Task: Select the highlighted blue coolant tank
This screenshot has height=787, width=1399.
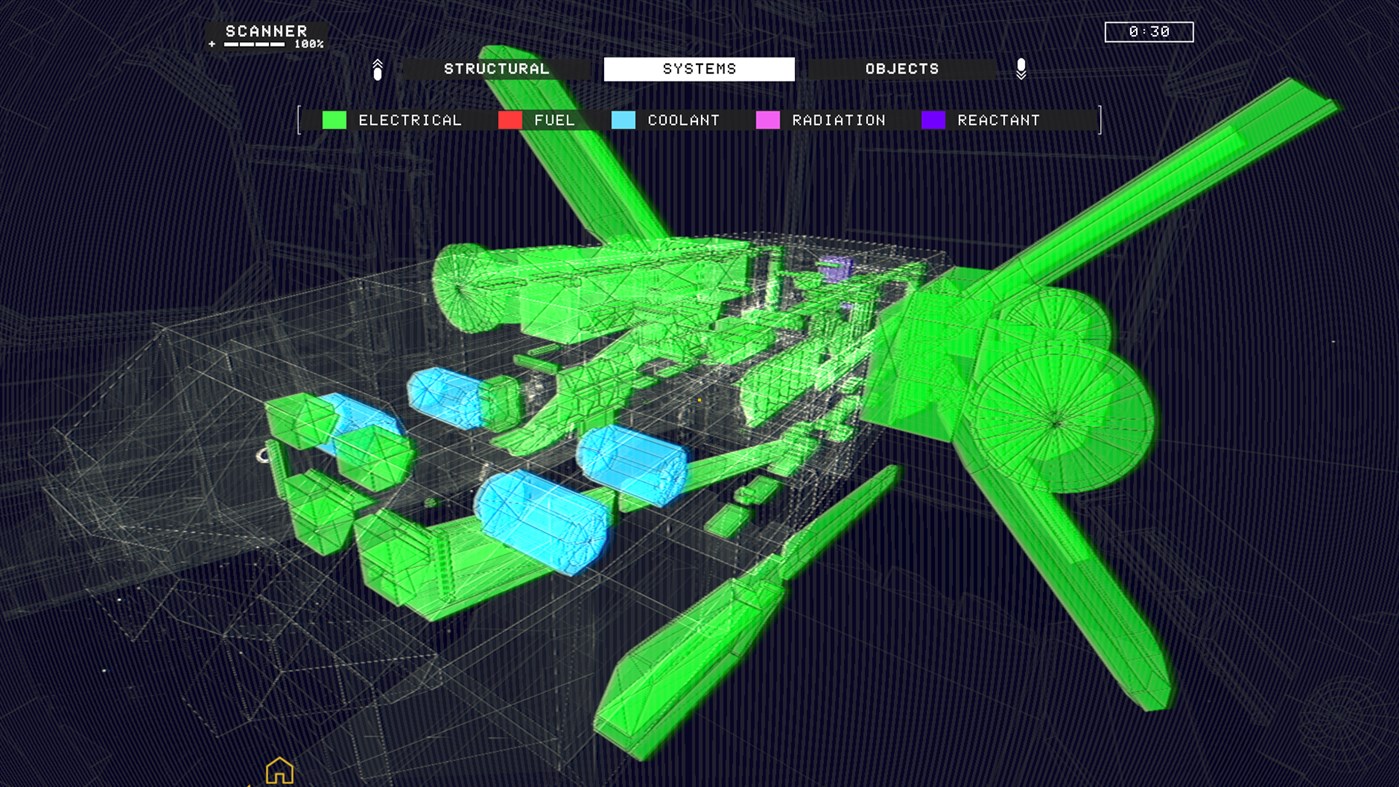Action: (540, 520)
